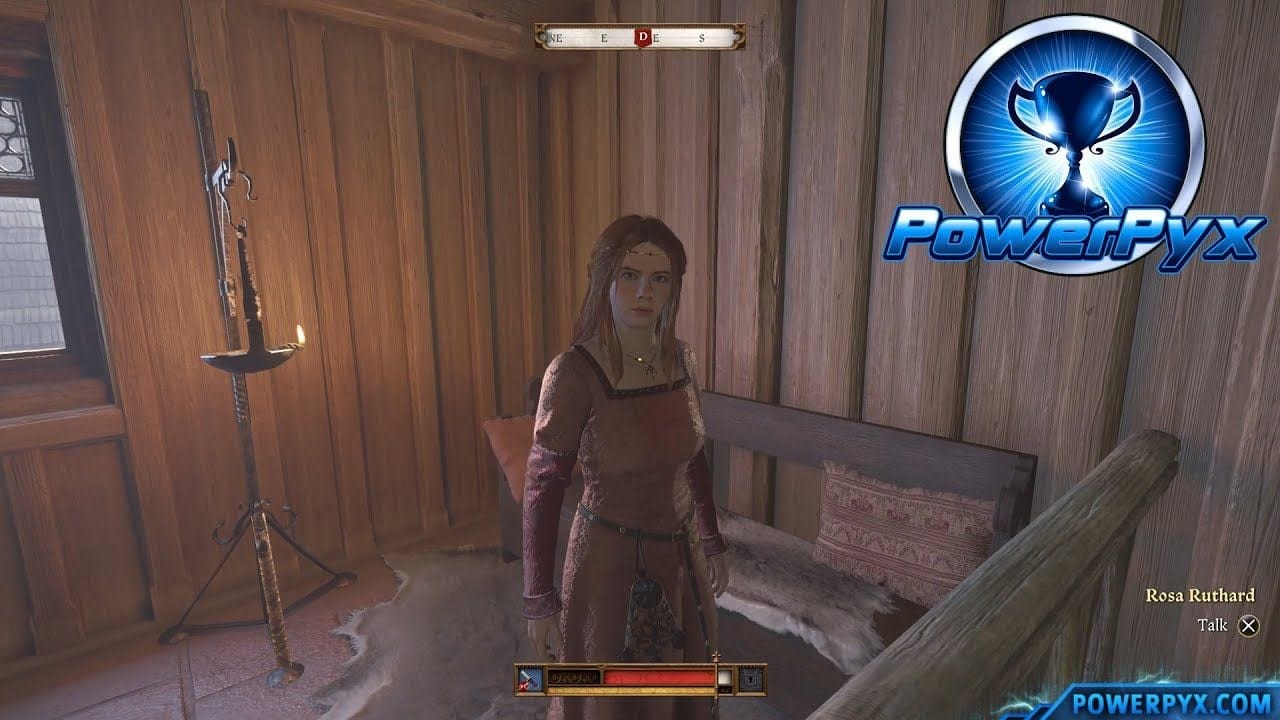This screenshot has width=1280, height=720.
Task: Toggle the compass direction indicator
Action: [x=643, y=38]
